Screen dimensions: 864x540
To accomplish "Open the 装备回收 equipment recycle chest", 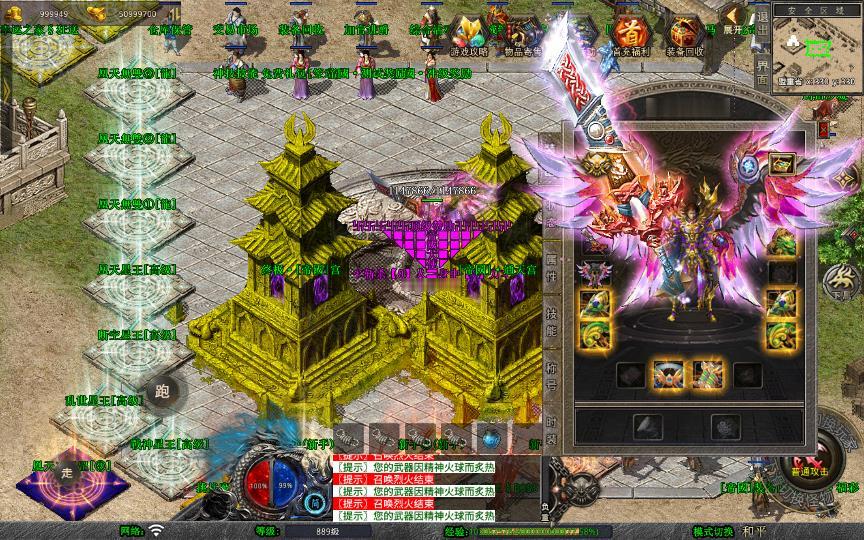I will coord(684,36).
